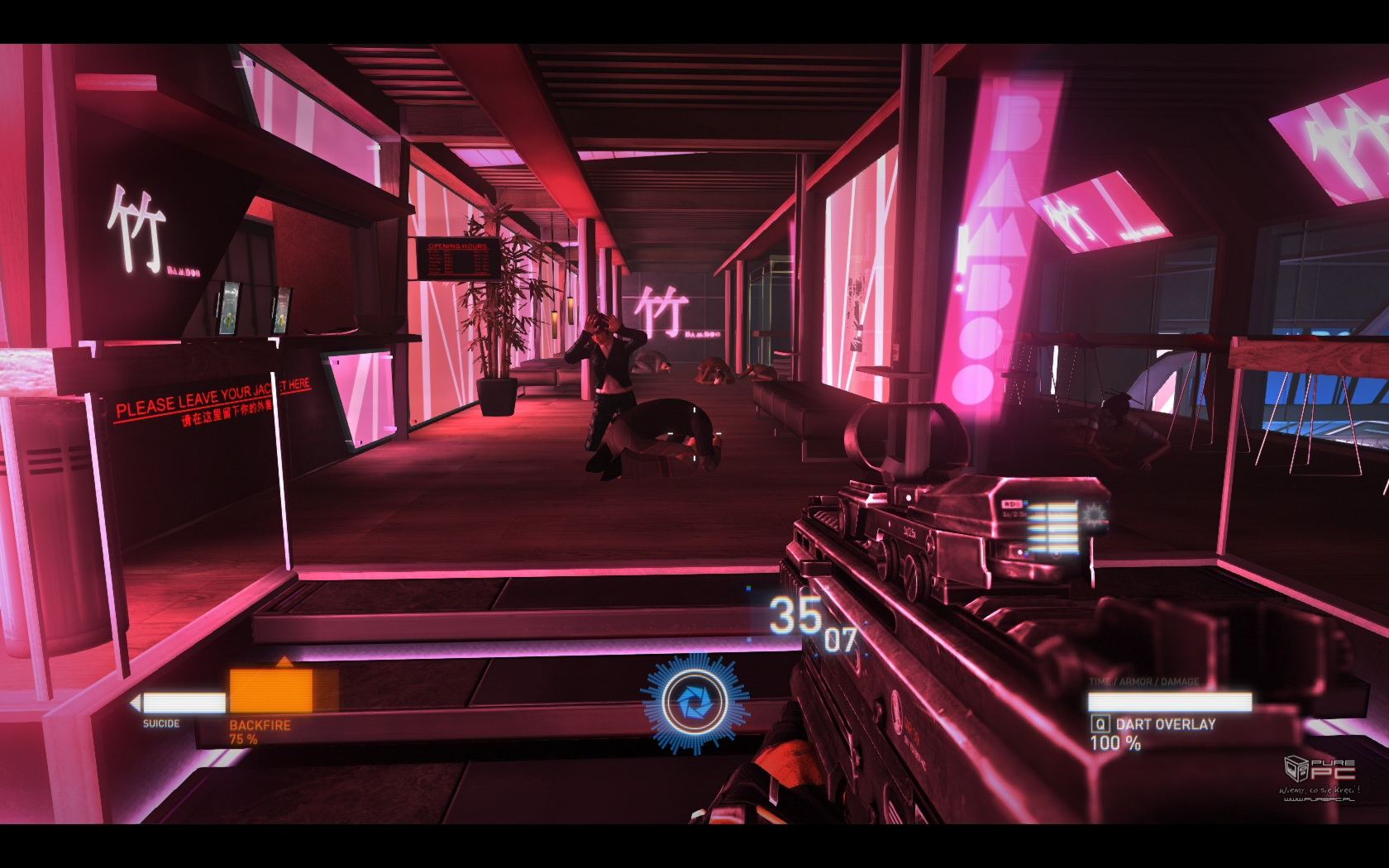Click the blue circular breach icon

pyautogui.click(x=695, y=703)
